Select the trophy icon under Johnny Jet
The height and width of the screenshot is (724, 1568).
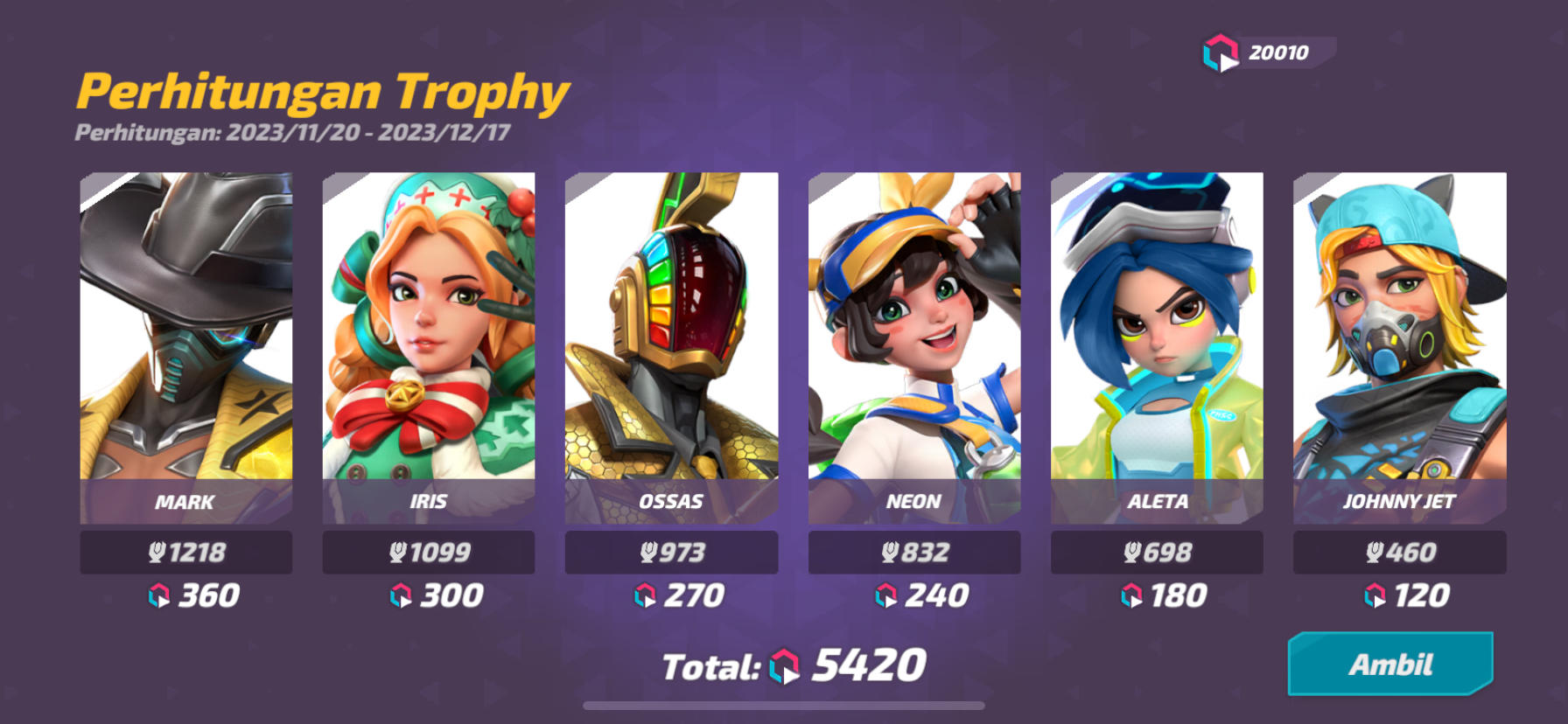pyautogui.click(x=1374, y=551)
